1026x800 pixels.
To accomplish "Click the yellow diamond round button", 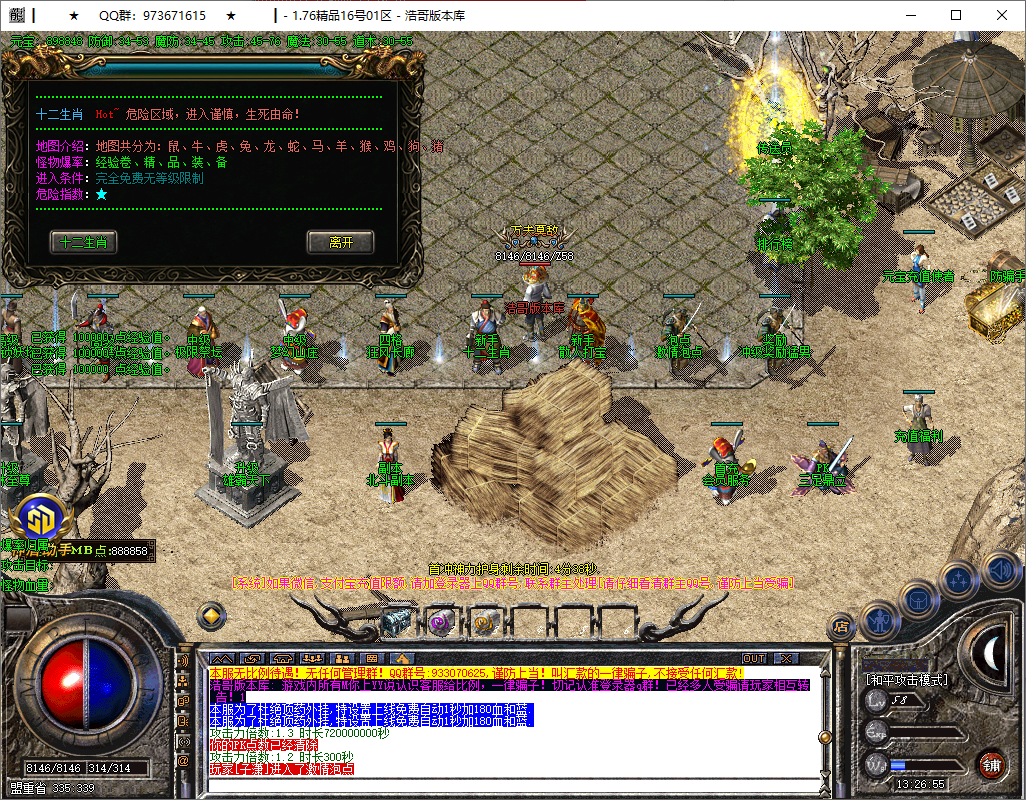I will tap(211, 615).
